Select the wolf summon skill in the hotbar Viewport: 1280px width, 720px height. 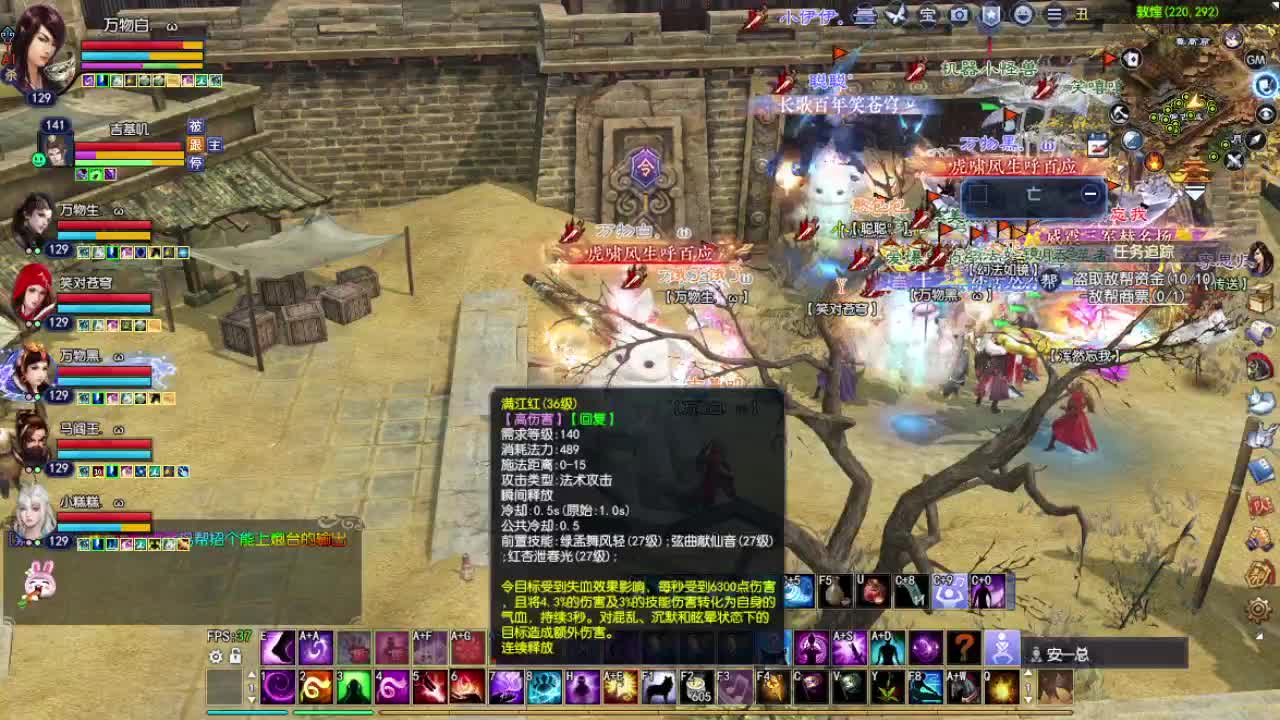[x=660, y=687]
